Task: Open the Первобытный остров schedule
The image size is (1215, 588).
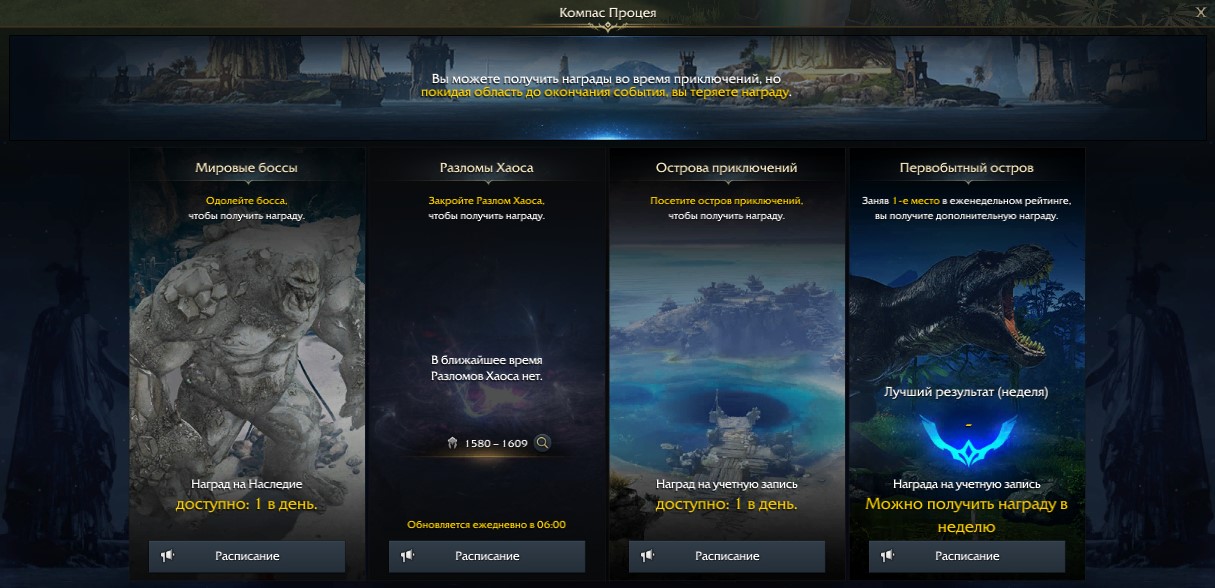Action: click(967, 556)
